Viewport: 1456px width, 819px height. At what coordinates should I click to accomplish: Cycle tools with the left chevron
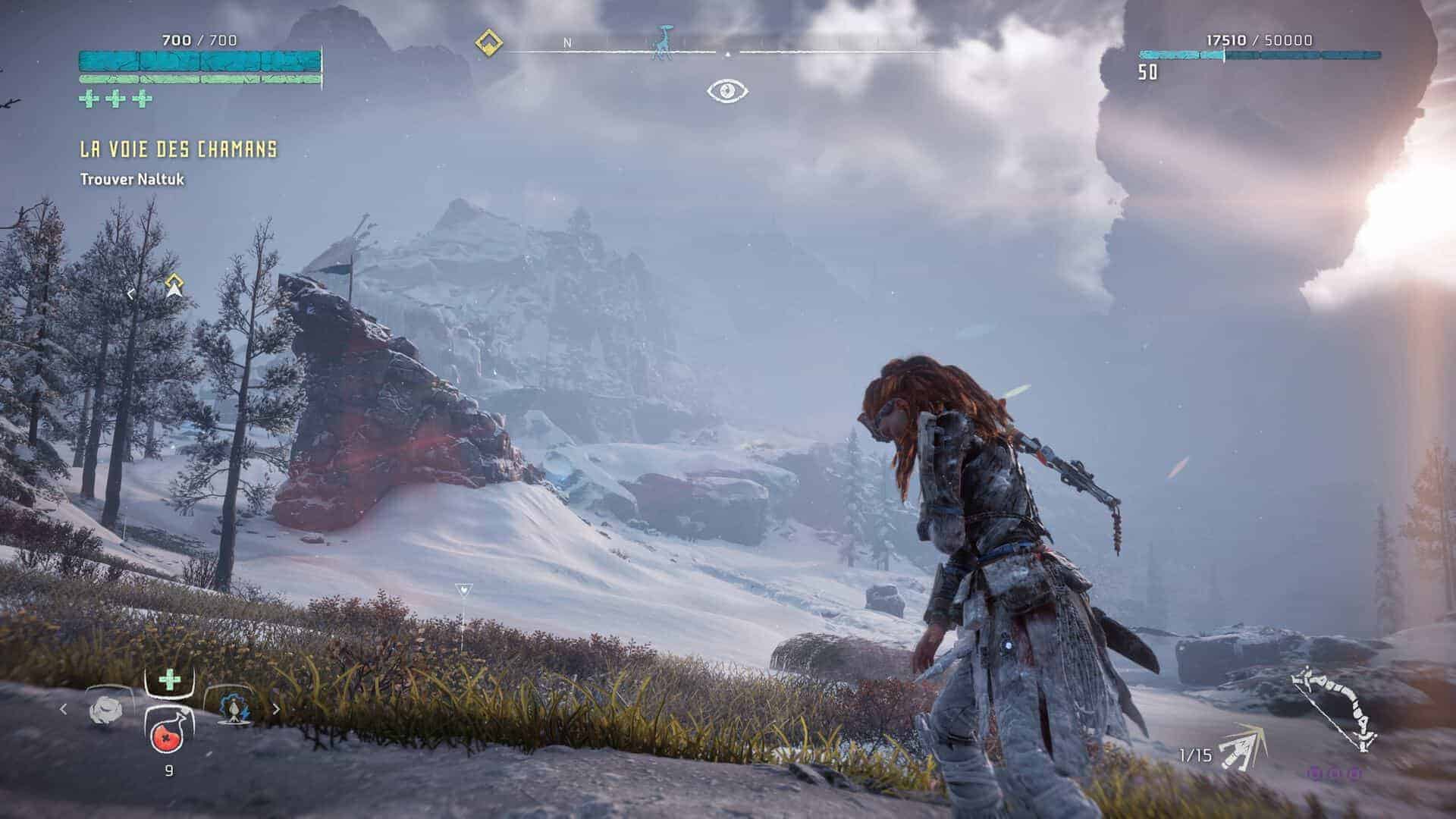(x=63, y=709)
